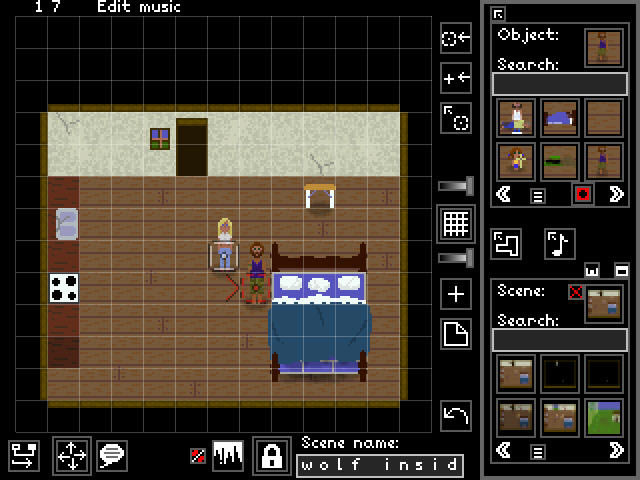Toggle the grid display button
The image size is (640, 480).
456,223
